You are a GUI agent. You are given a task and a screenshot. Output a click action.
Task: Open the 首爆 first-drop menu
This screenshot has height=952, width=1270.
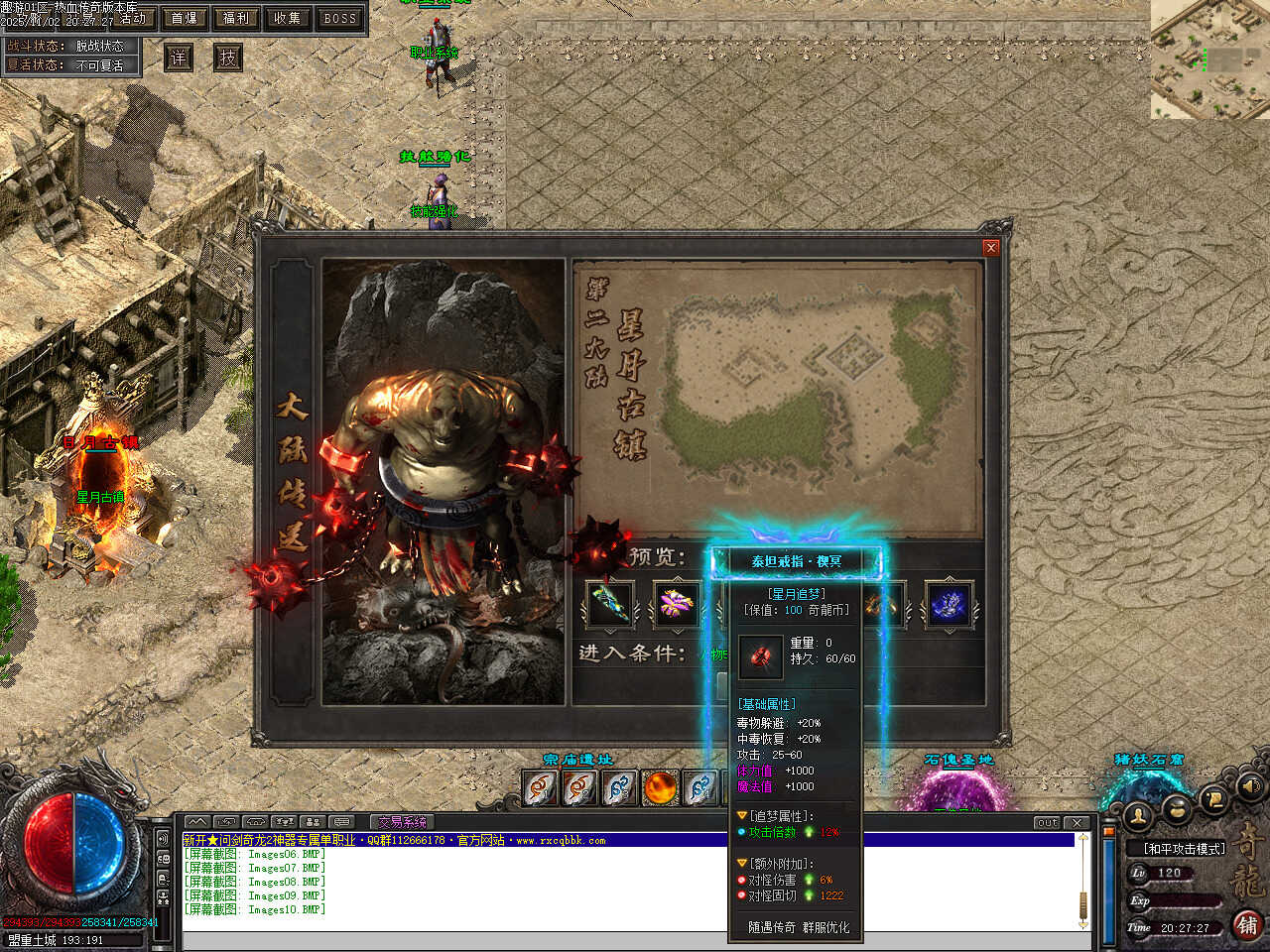185,18
